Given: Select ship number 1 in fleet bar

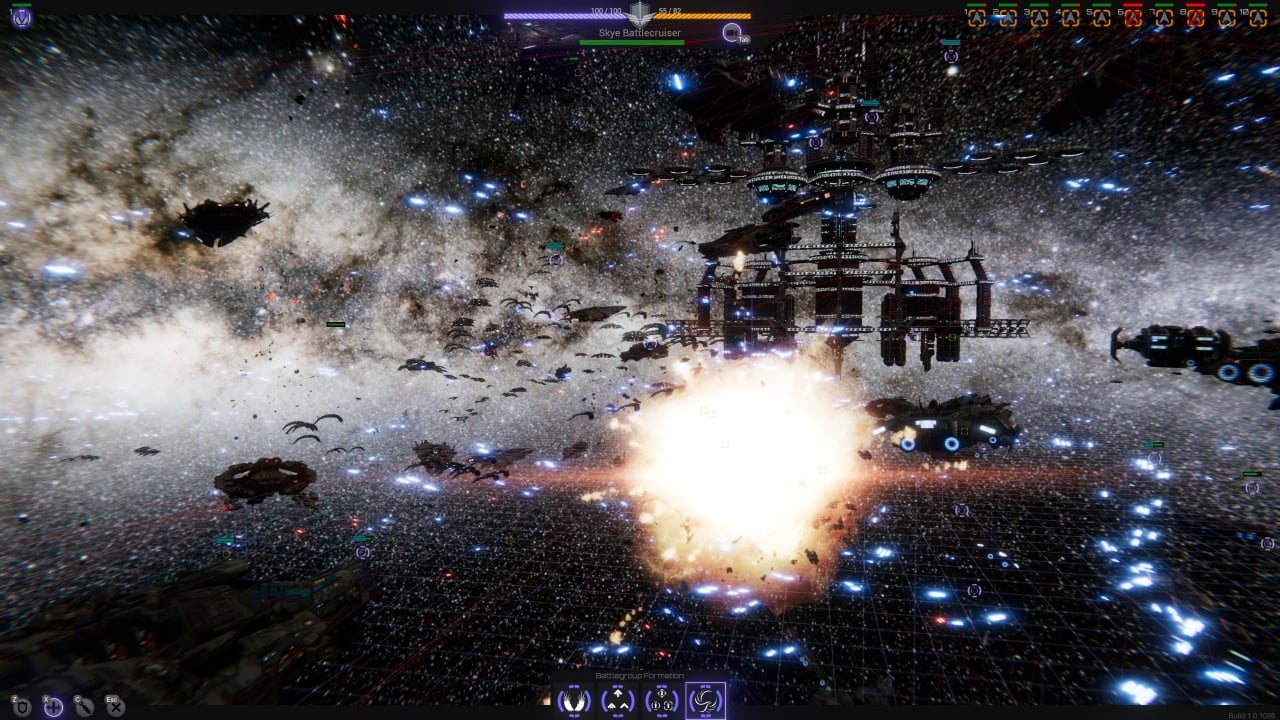Looking at the screenshot, I should (x=976, y=17).
